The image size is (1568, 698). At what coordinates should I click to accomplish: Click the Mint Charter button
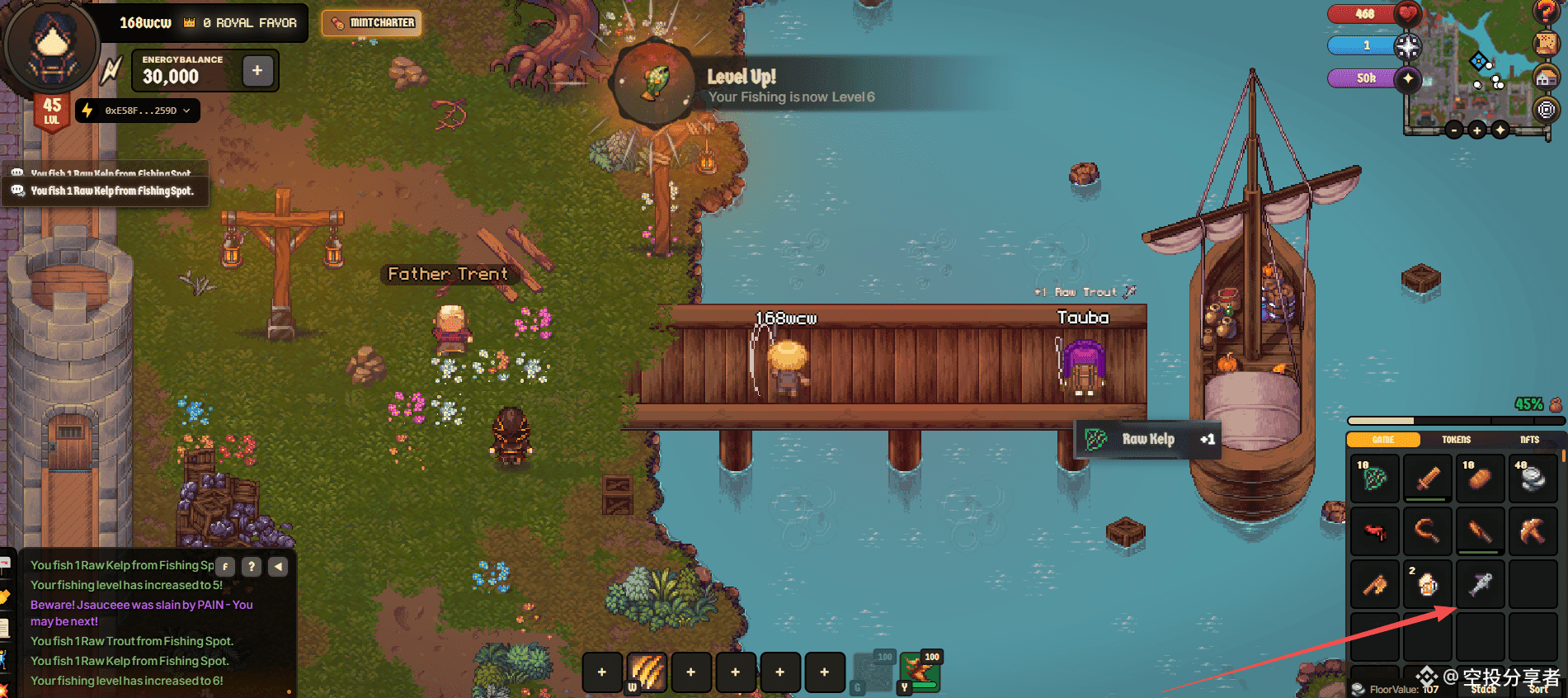click(372, 23)
